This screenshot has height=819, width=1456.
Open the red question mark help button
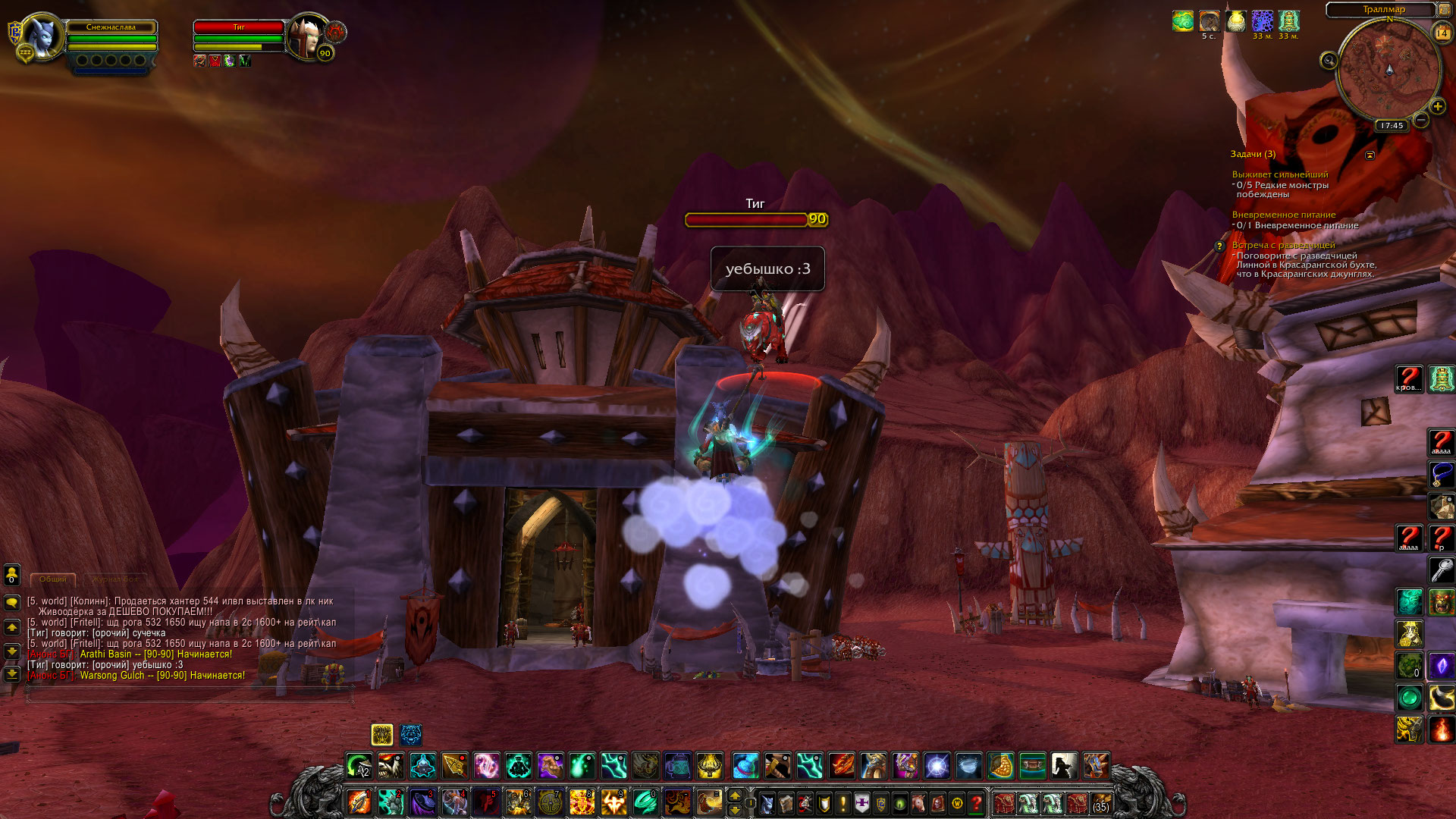(977, 802)
